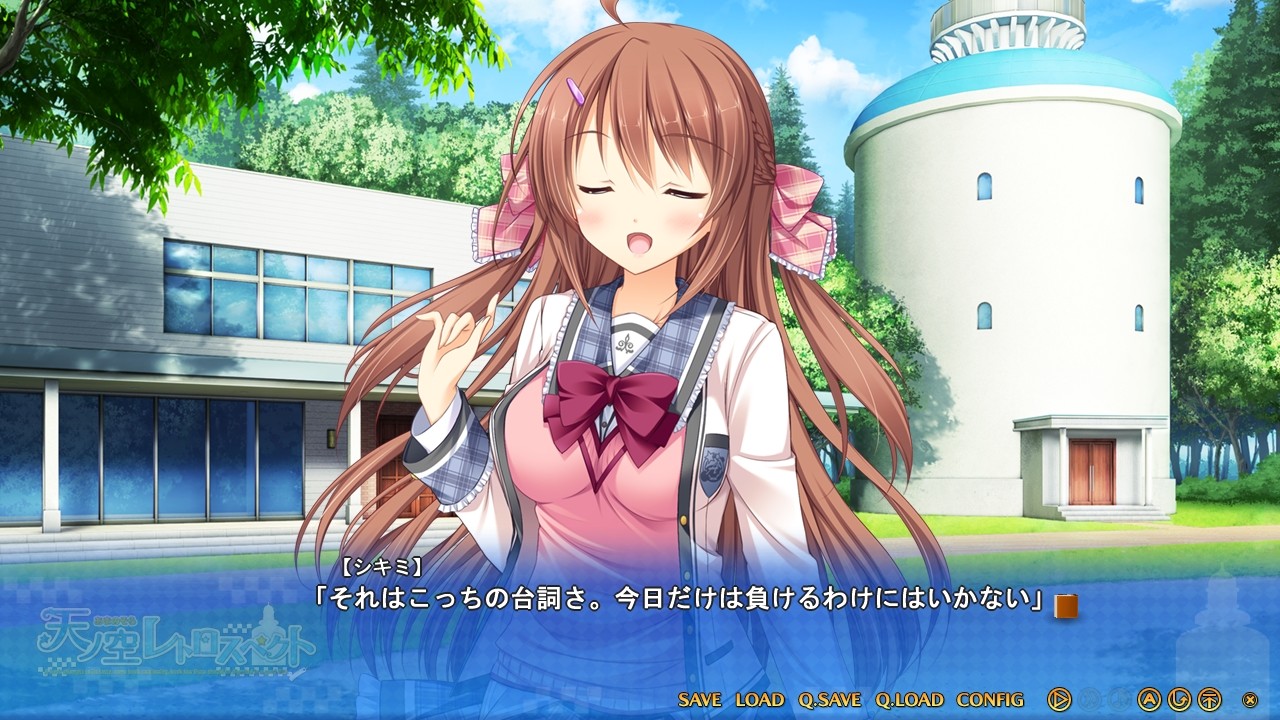The width and height of the screenshot is (1280, 720).
Task: Click the grayed-out audio icon beside it
Action: (1120, 700)
